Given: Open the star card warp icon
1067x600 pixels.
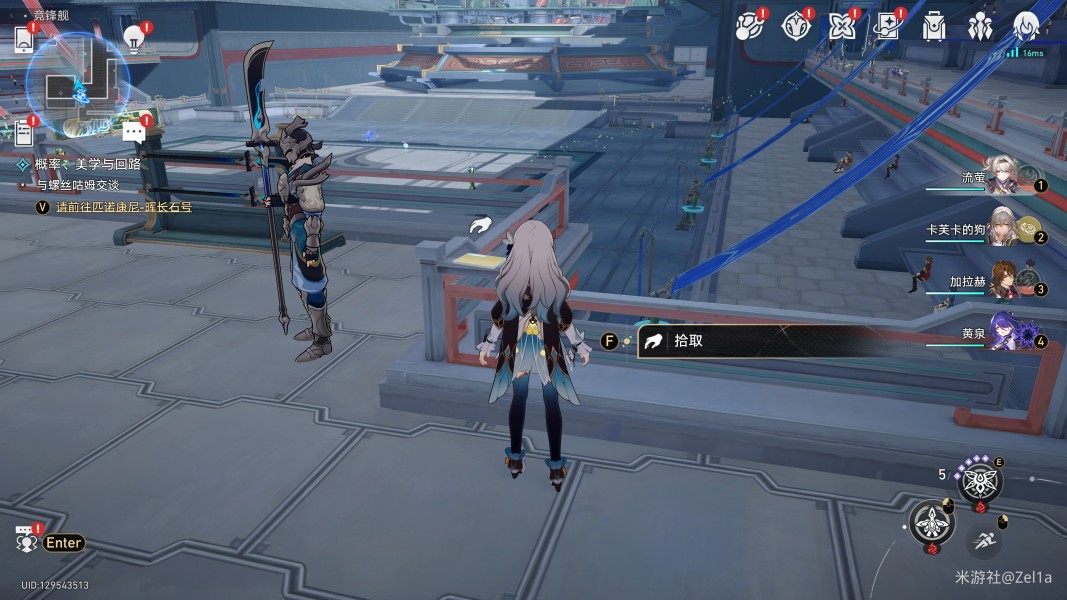Looking at the screenshot, I should coord(887,26).
